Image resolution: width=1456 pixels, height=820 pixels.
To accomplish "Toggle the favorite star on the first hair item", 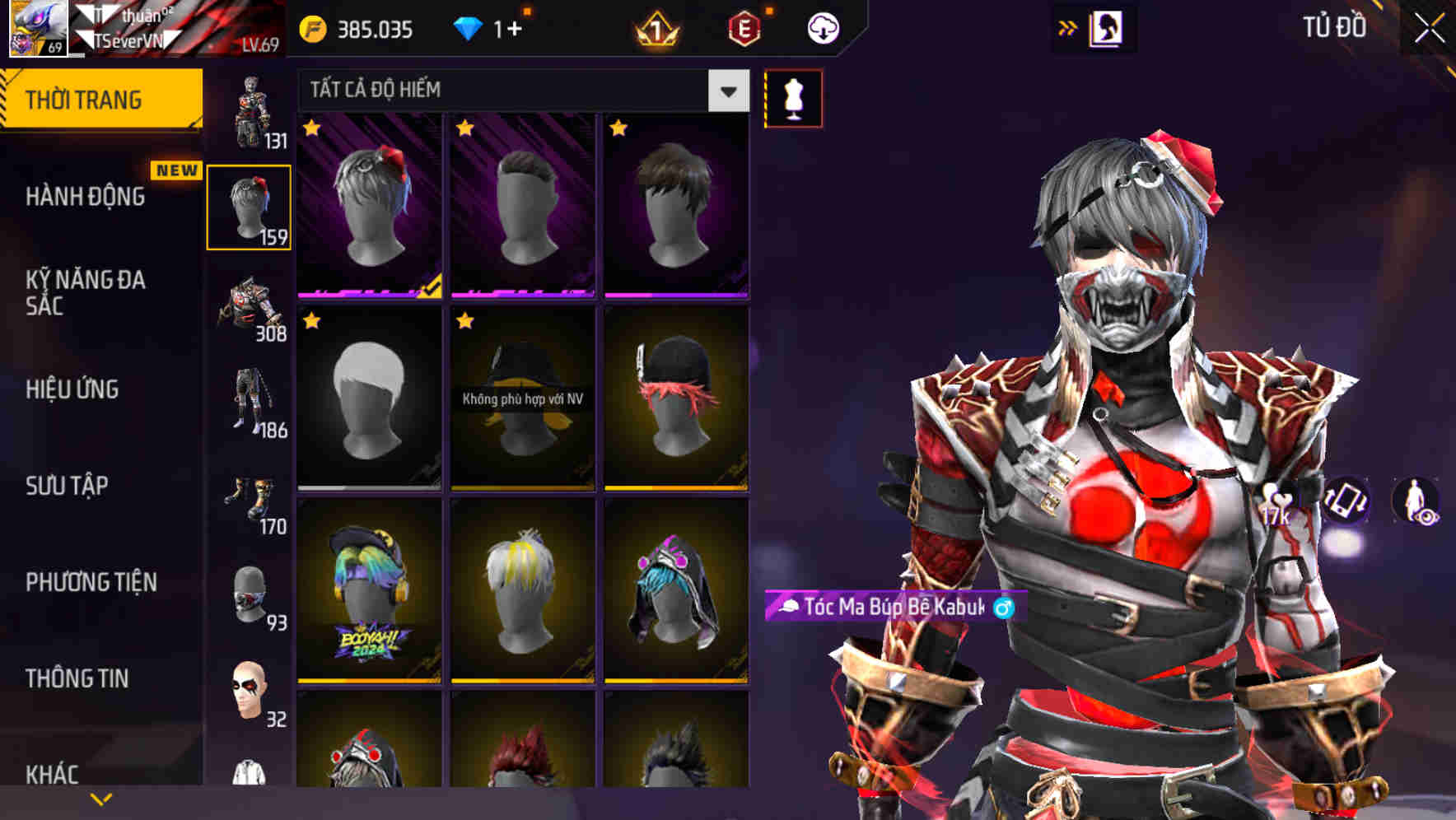I will coord(310,128).
